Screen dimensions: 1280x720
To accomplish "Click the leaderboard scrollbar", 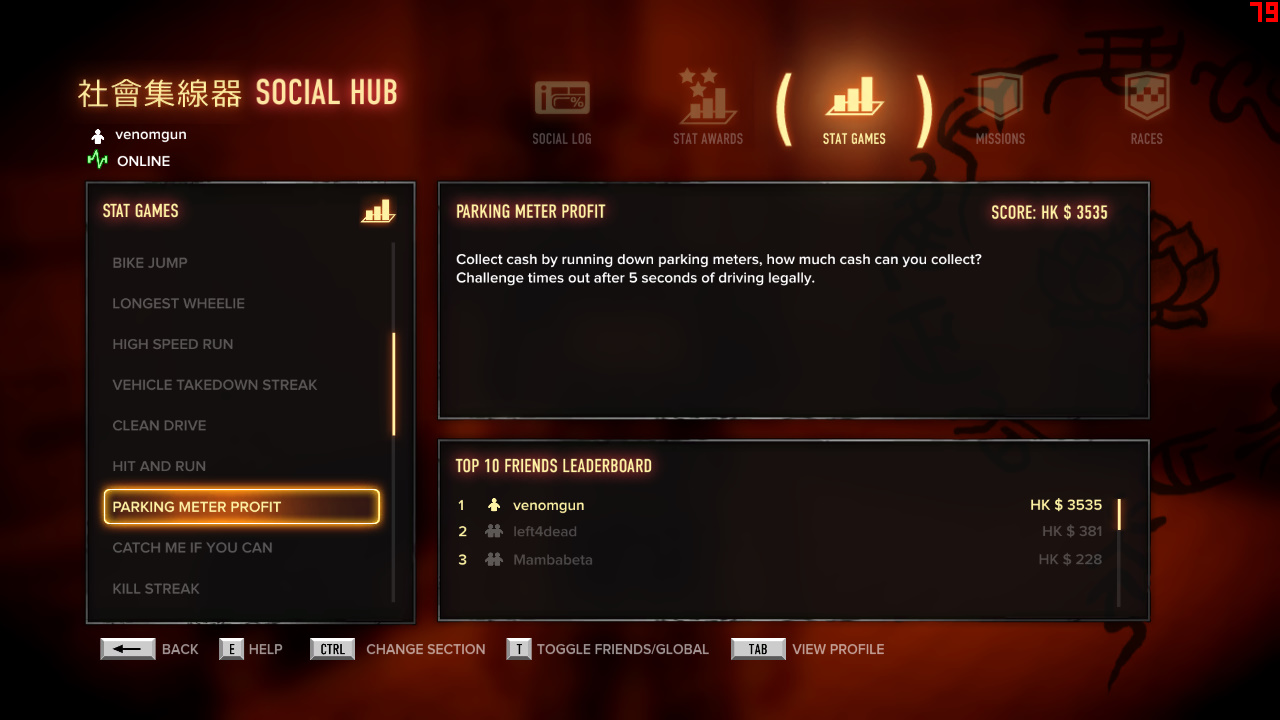I will (1119, 515).
